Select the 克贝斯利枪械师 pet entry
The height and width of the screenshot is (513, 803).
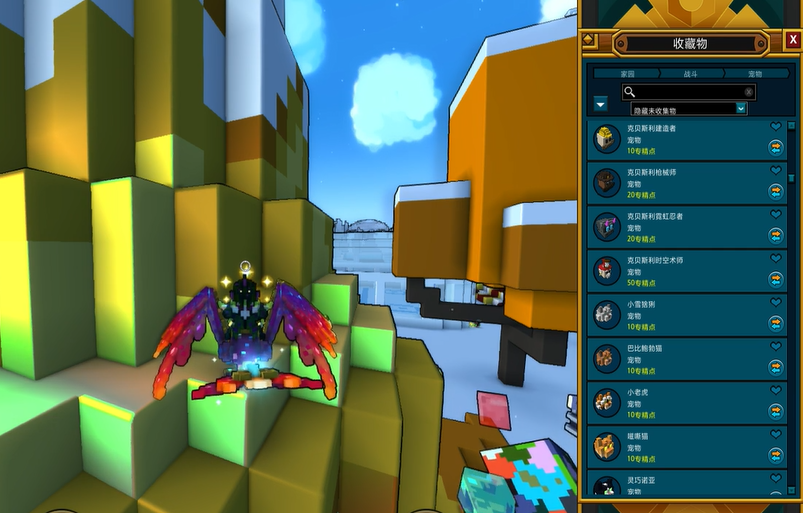tap(680, 183)
